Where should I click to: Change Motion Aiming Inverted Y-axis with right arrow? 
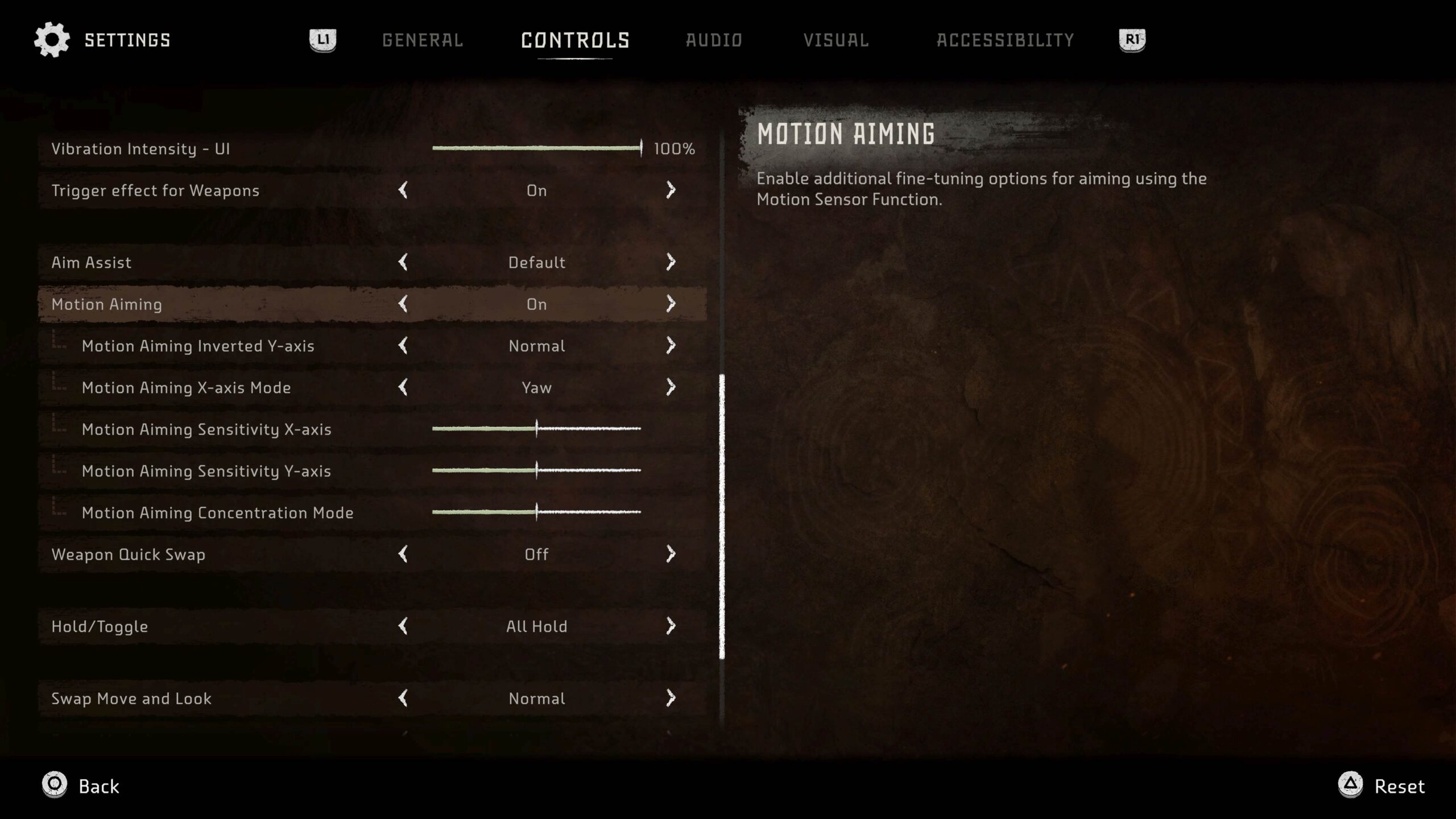(671, 345)
